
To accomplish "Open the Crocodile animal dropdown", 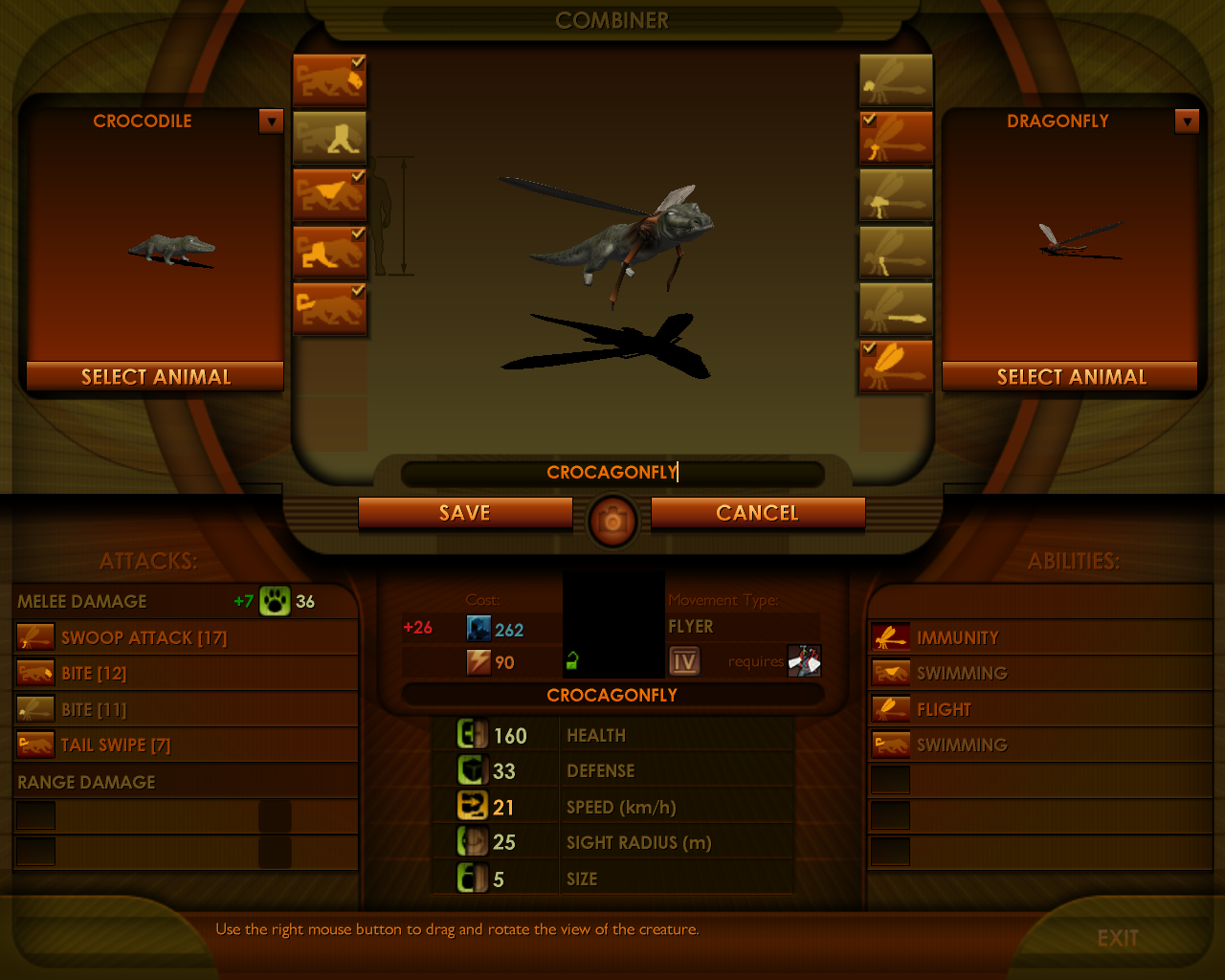I will (x=272, y=122).
